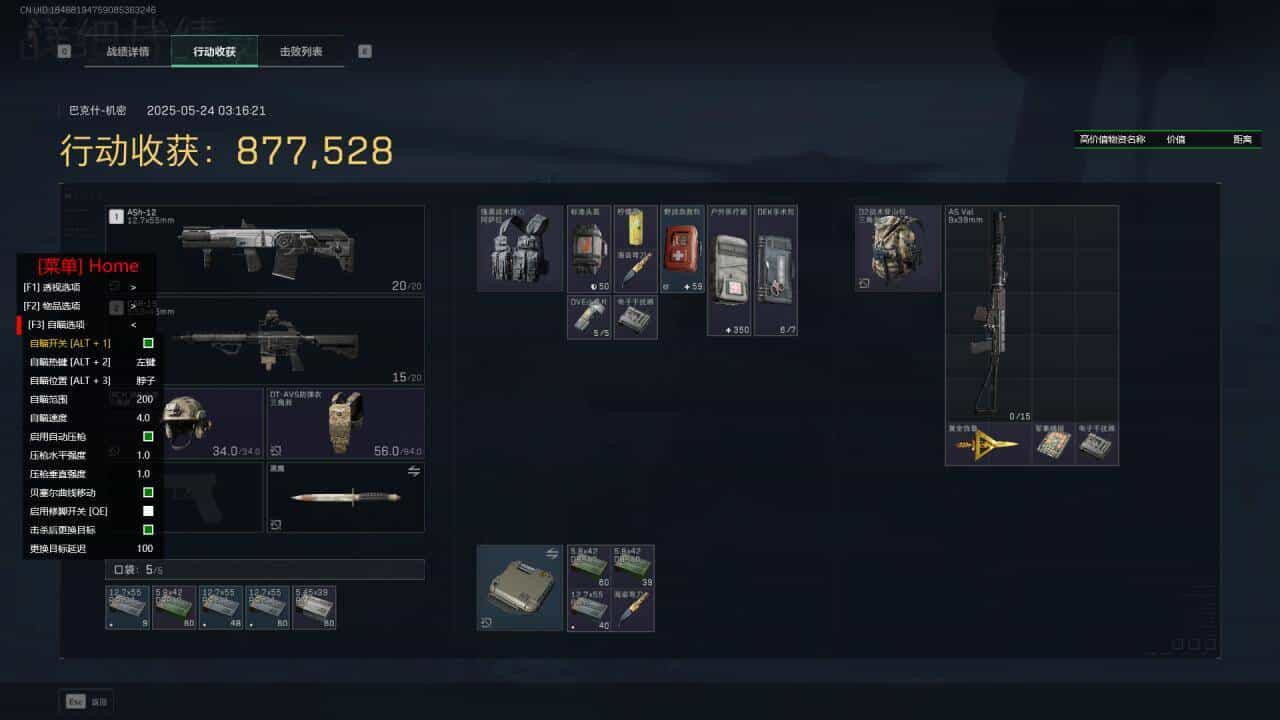Choose the DEK surgical kit item
Screen dimensions: 1280x720
[x=775, y=270]
